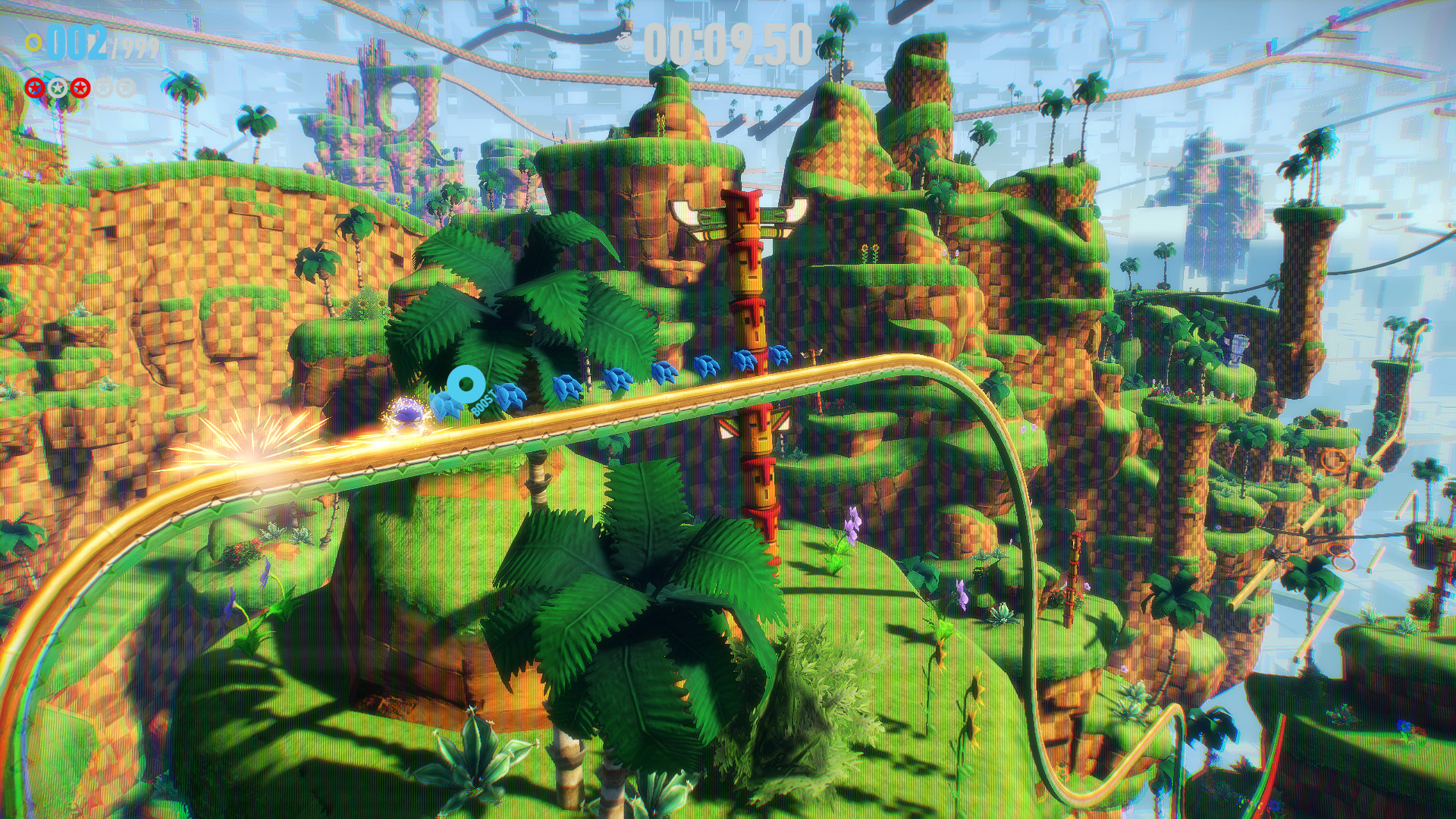Click the yellow ring counter icon
1456x819 pixels.
click(x=33, y=42)
